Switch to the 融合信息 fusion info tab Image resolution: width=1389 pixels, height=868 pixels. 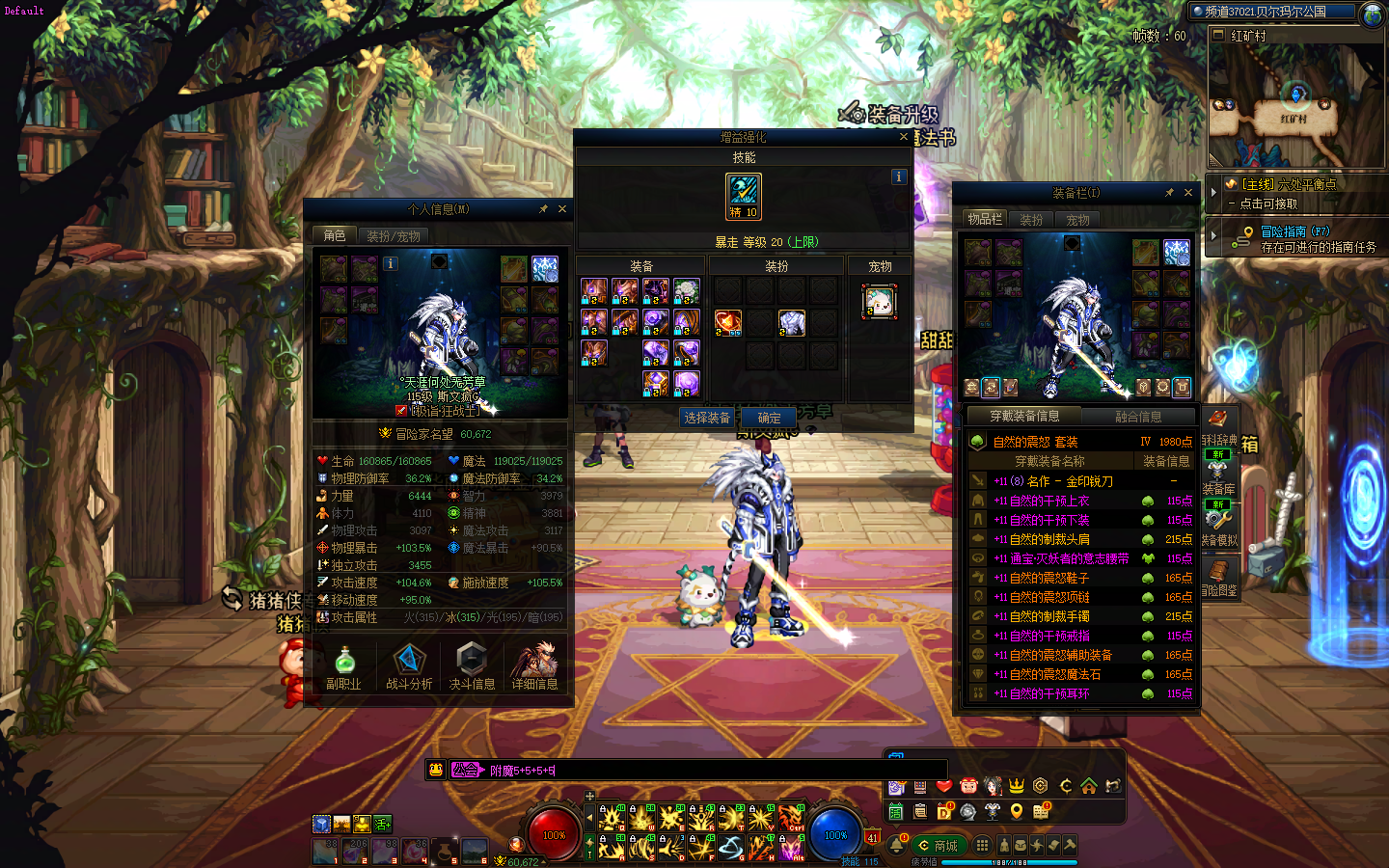pyautogui.click(x=1138, y=417)
